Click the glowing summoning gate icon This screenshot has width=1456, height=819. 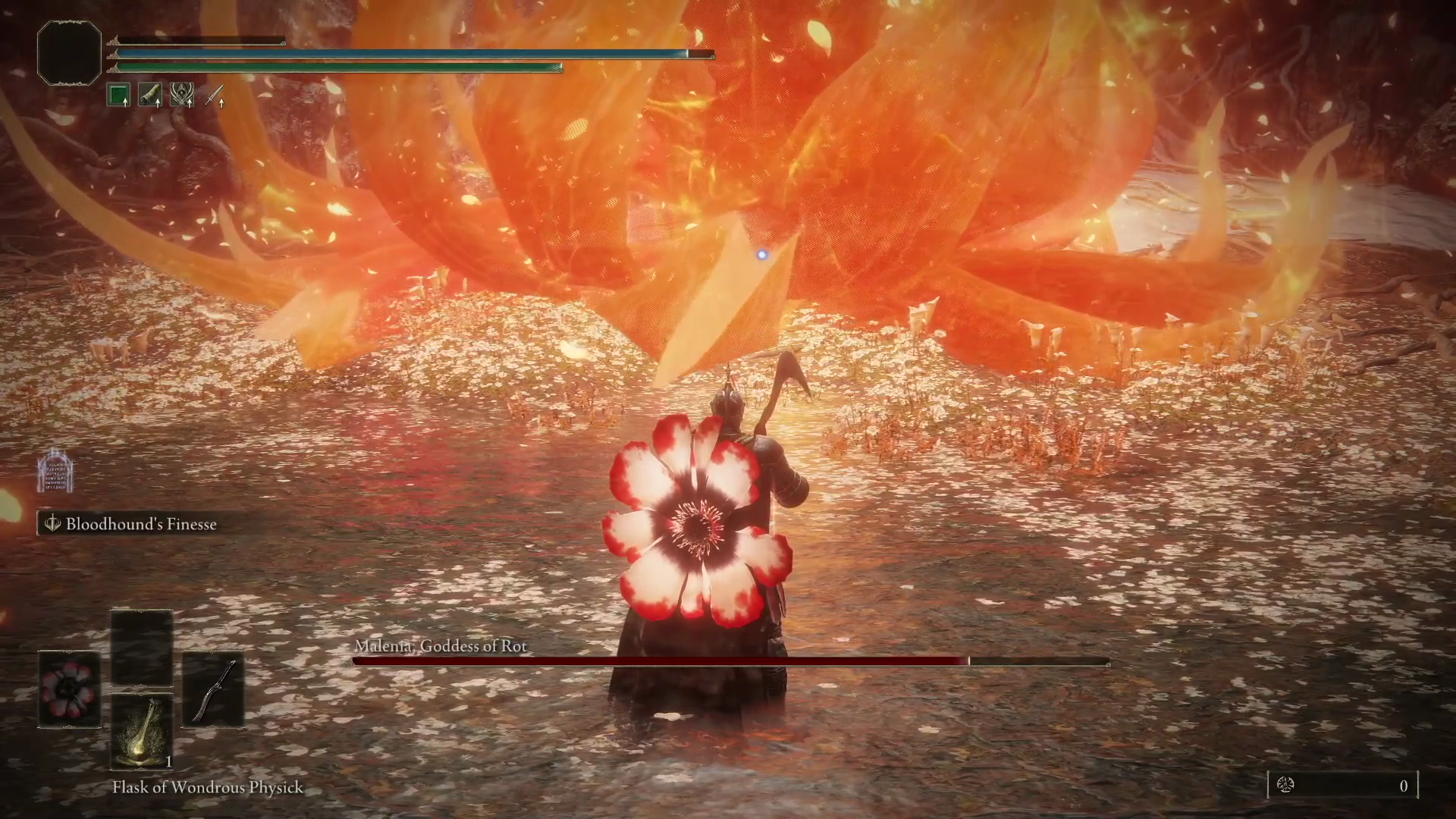pyautogui.click(x=55, y=470)
